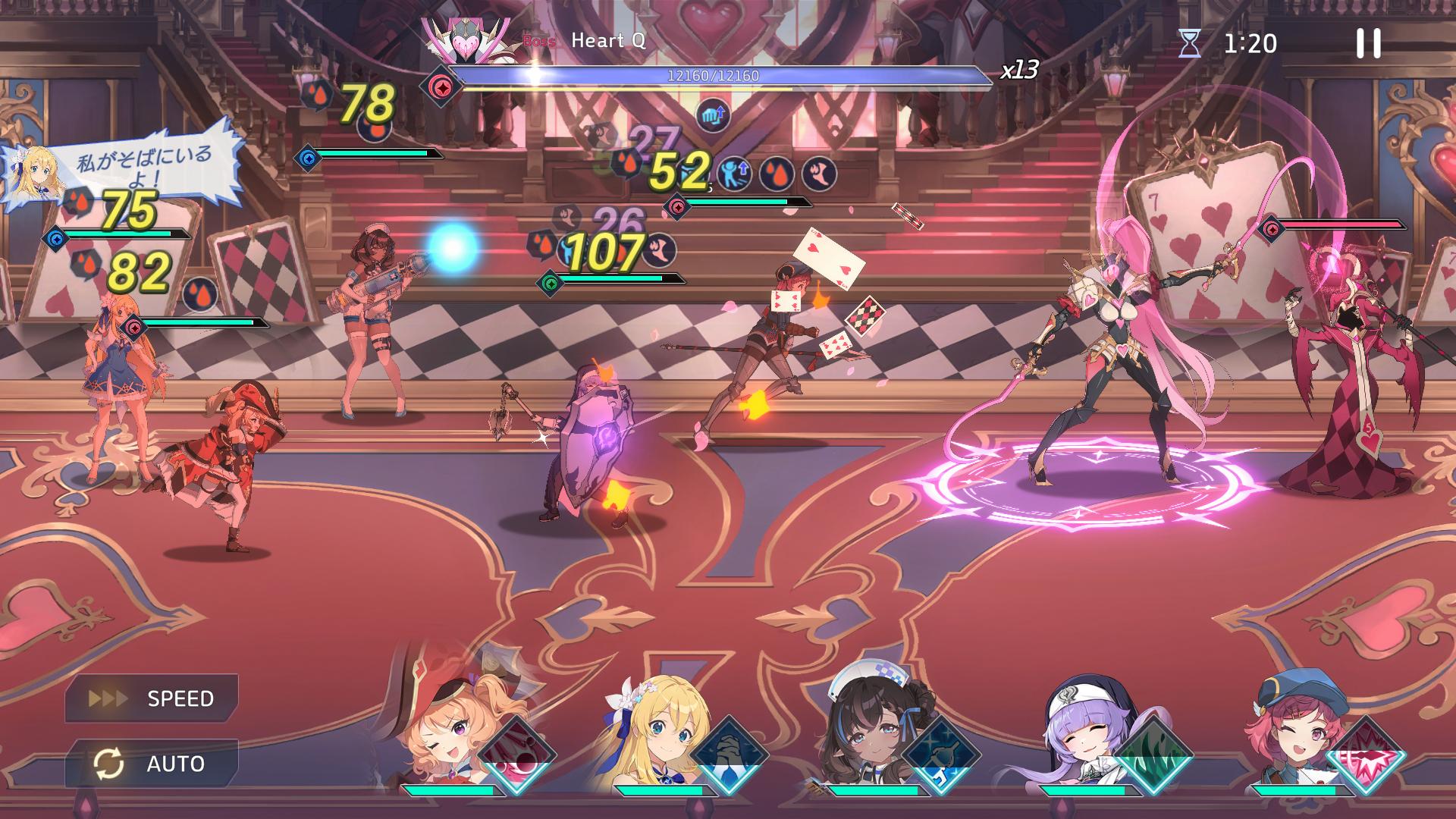Toggle the SPEED button
This screenshot has width=1456, height=819.
tap(152, 698)
